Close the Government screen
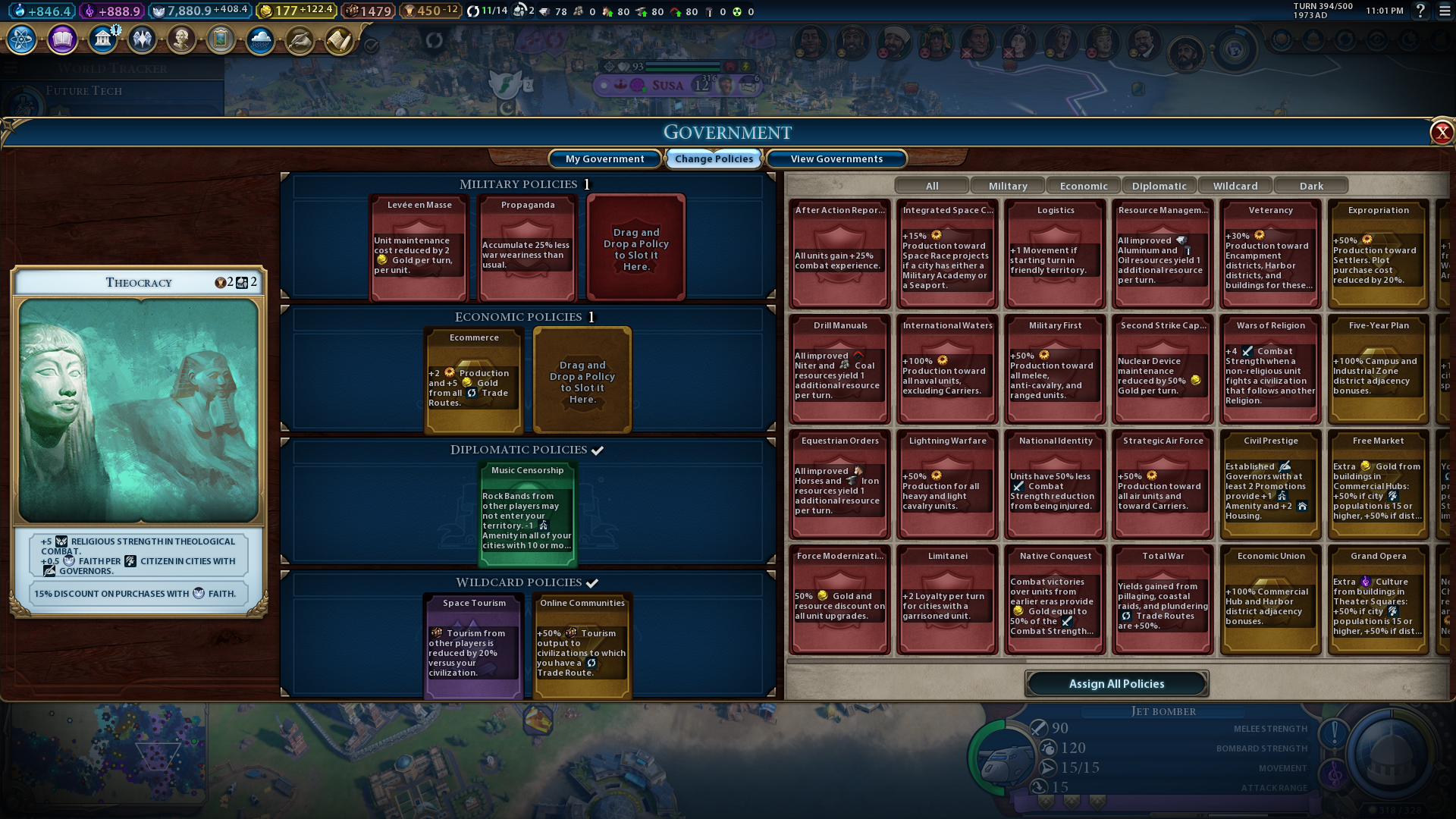Screen dimensions: 1456x819 point(1441,133)
